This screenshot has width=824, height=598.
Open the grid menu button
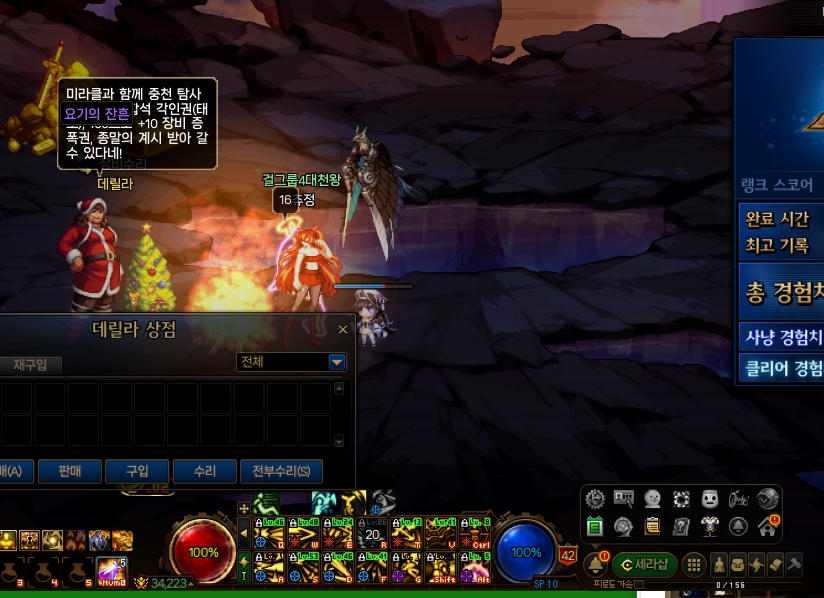[x=694, y=564]
